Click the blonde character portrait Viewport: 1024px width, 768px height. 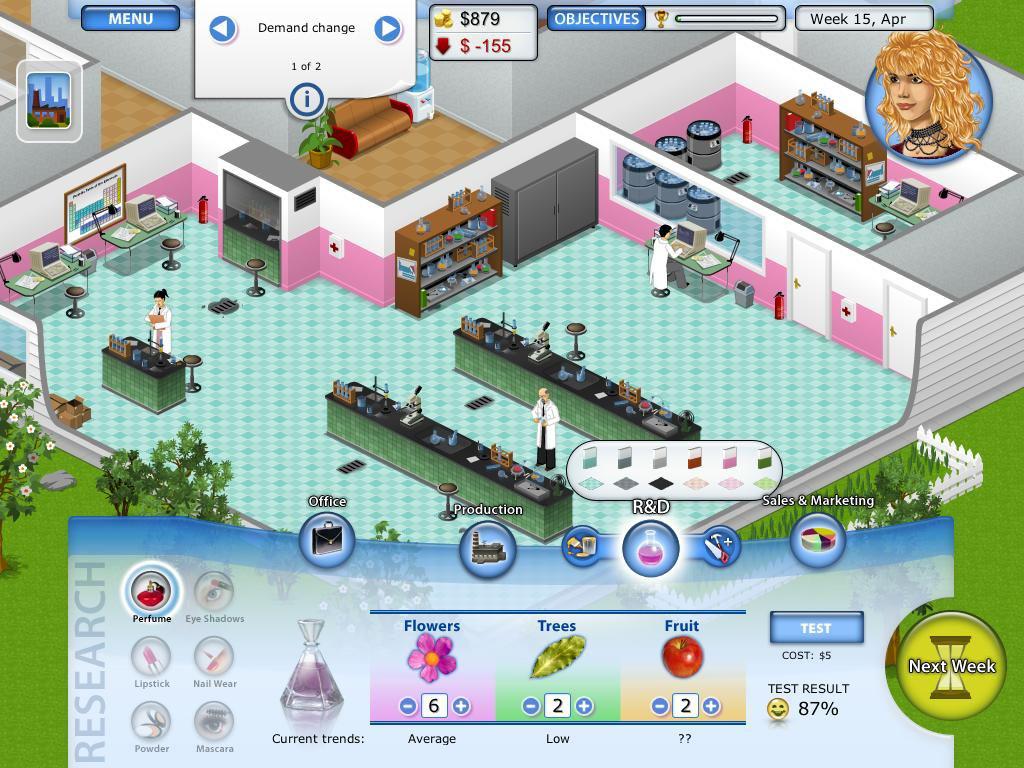click(x=927, y=95)
